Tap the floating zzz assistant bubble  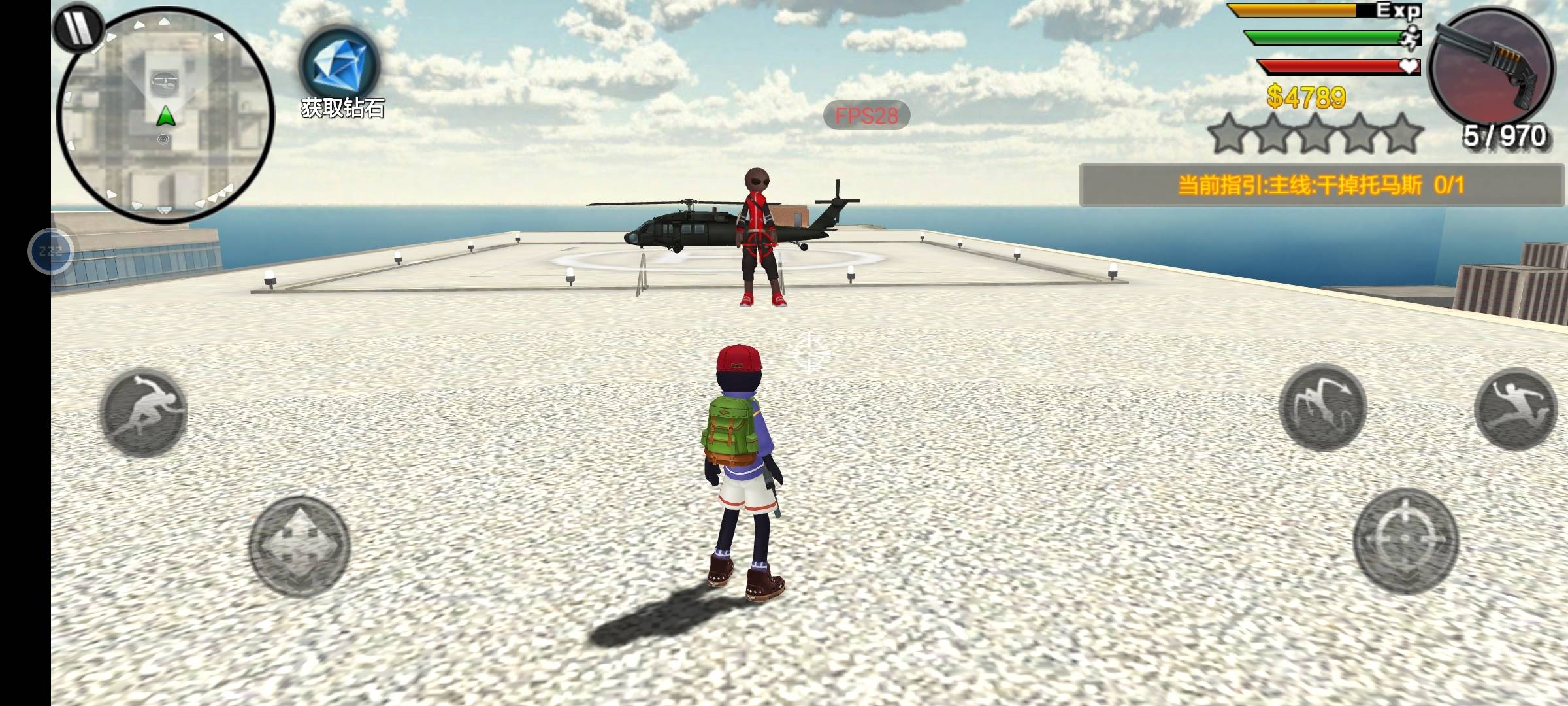51,251
